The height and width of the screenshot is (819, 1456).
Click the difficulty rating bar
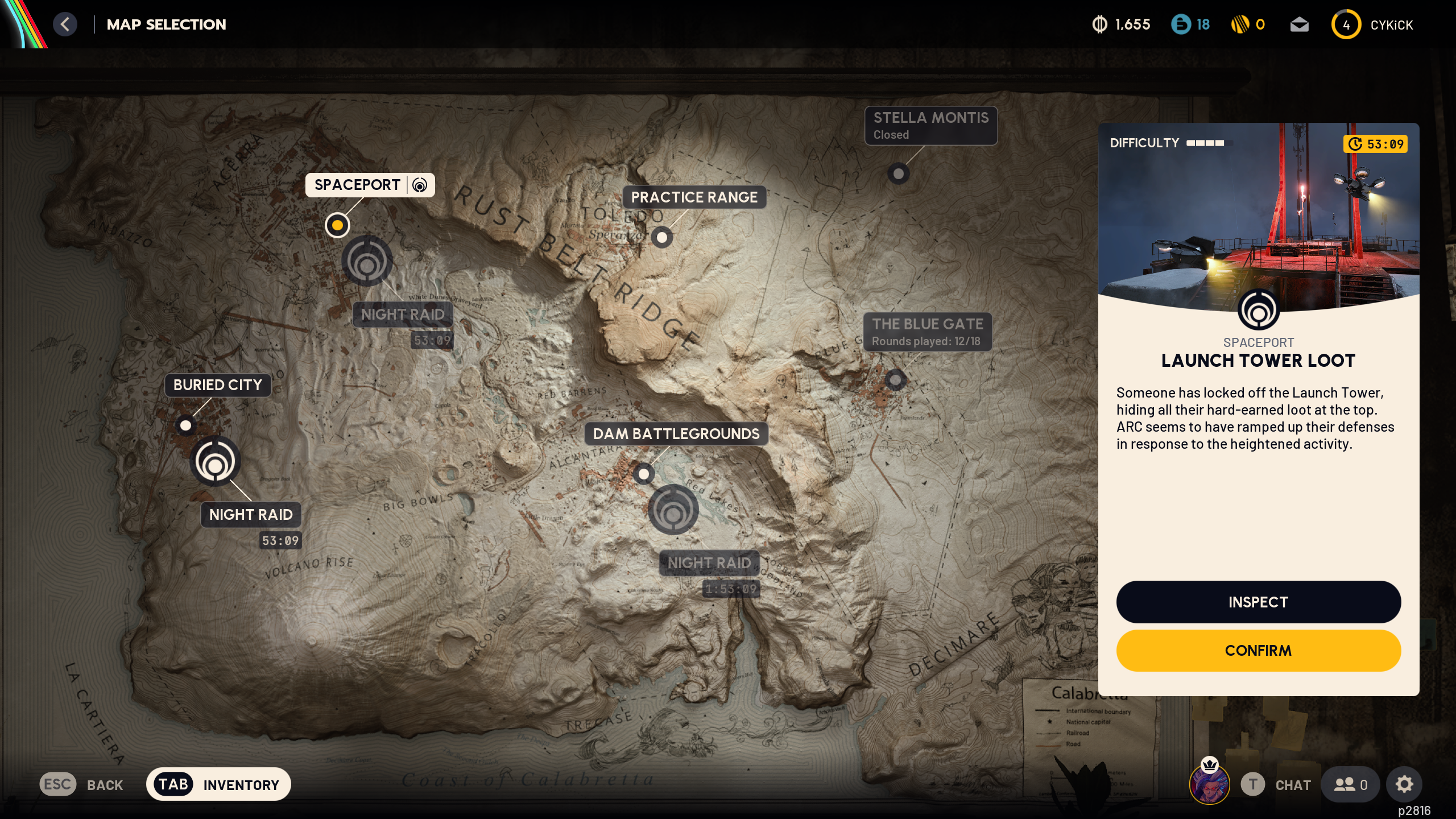click(1205, 144)
